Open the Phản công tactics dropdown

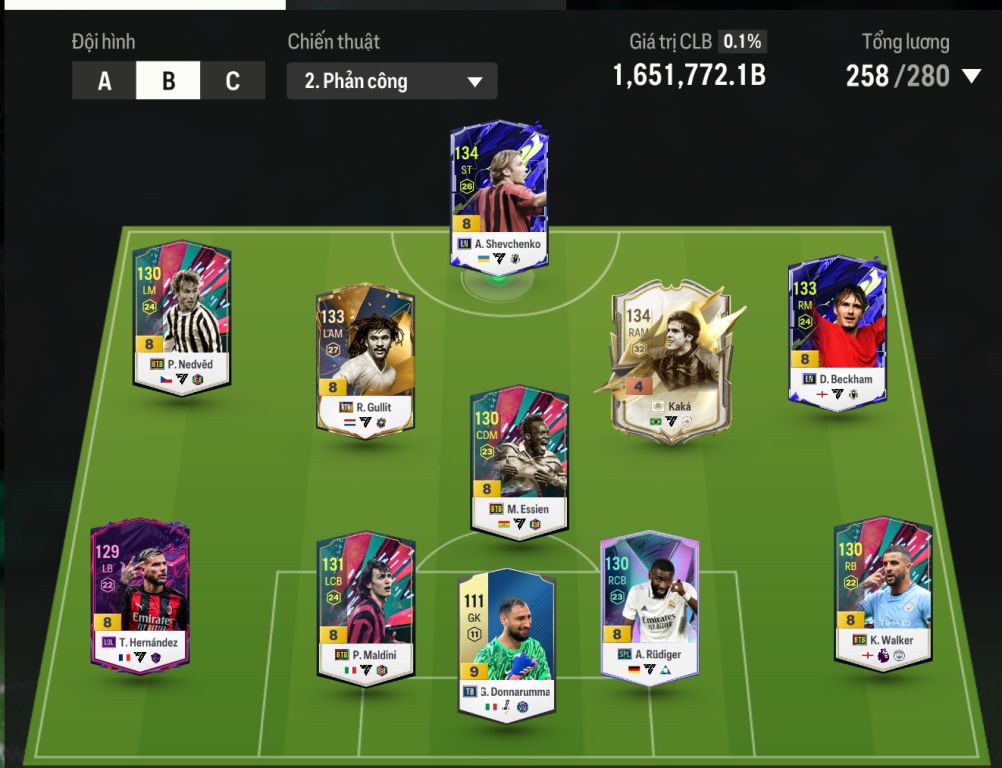click(391, 81)
